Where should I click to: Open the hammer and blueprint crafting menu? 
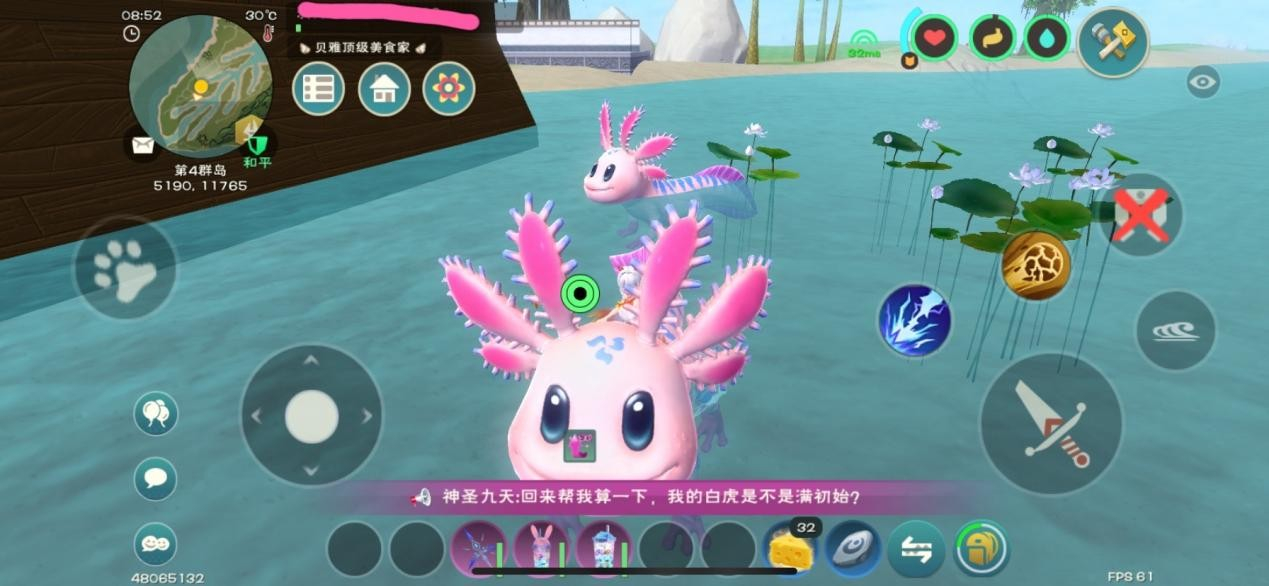(x=1112, y=42)
